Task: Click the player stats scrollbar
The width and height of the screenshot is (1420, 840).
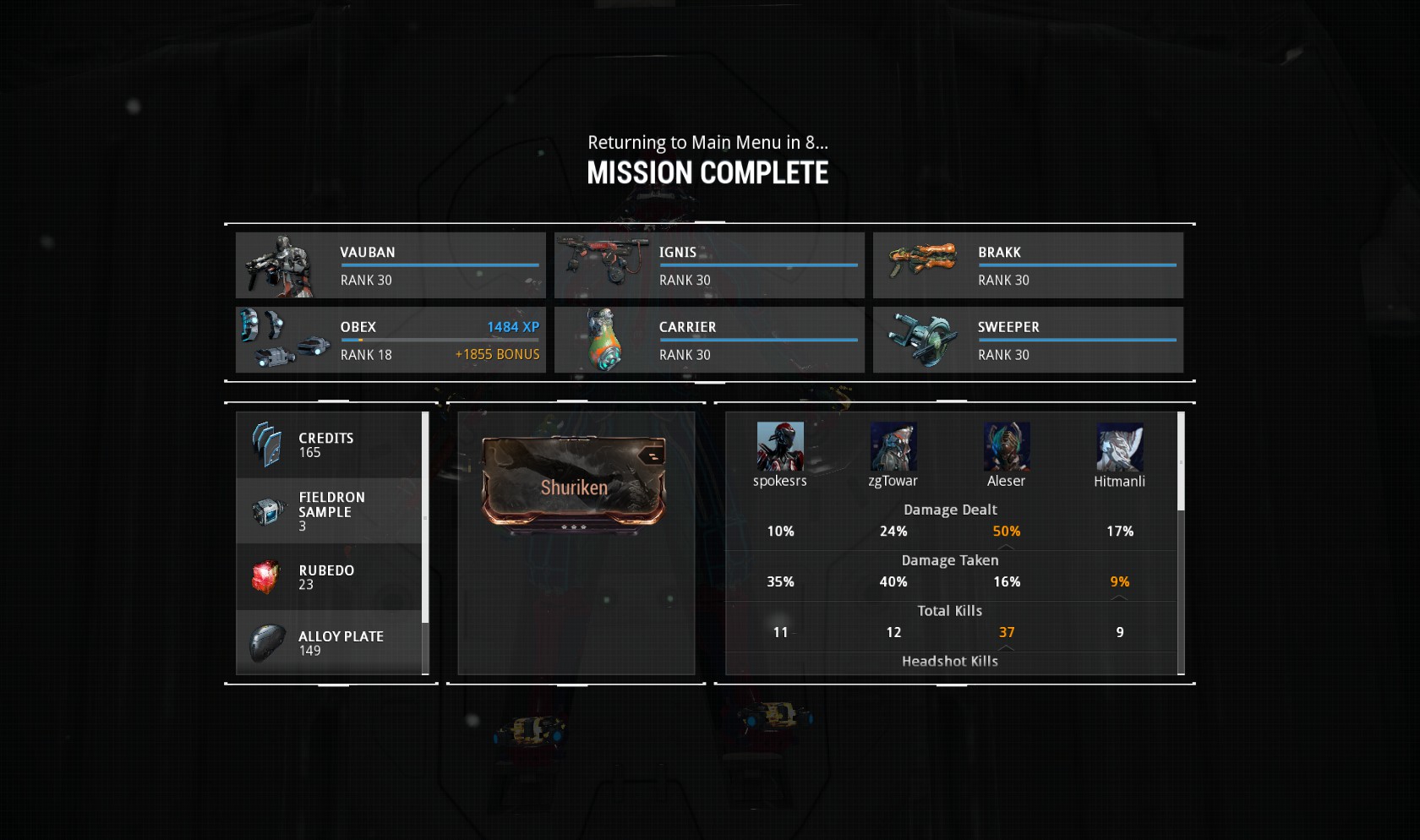Action: pos(1181,461)
